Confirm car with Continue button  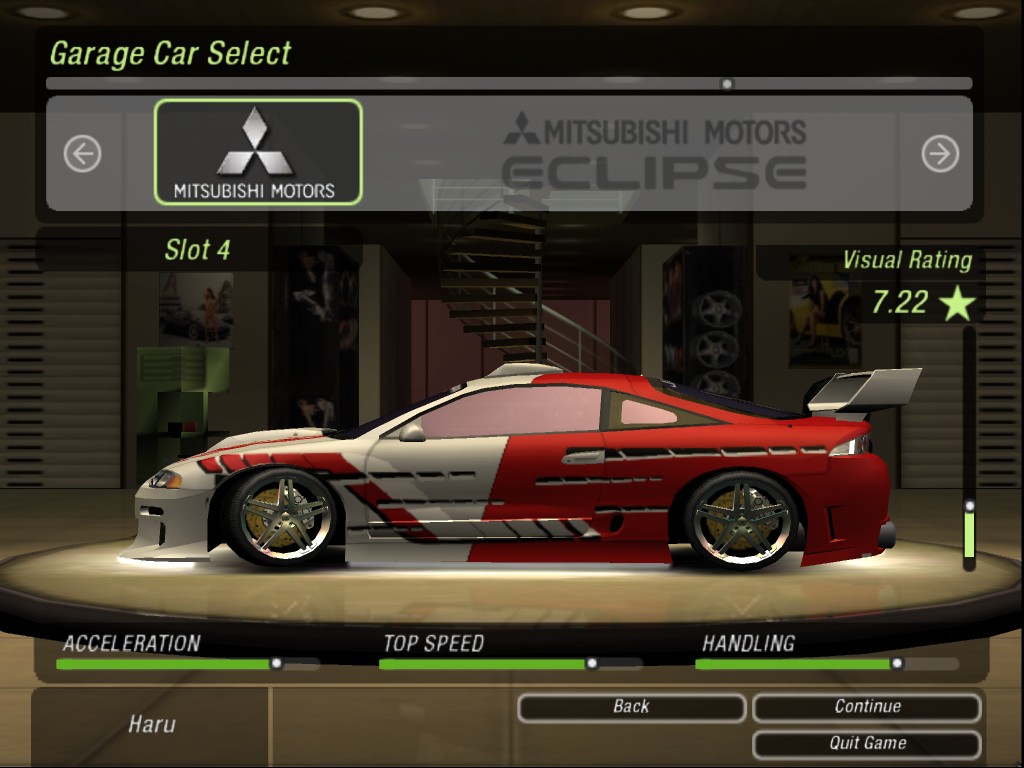[866, 707]
